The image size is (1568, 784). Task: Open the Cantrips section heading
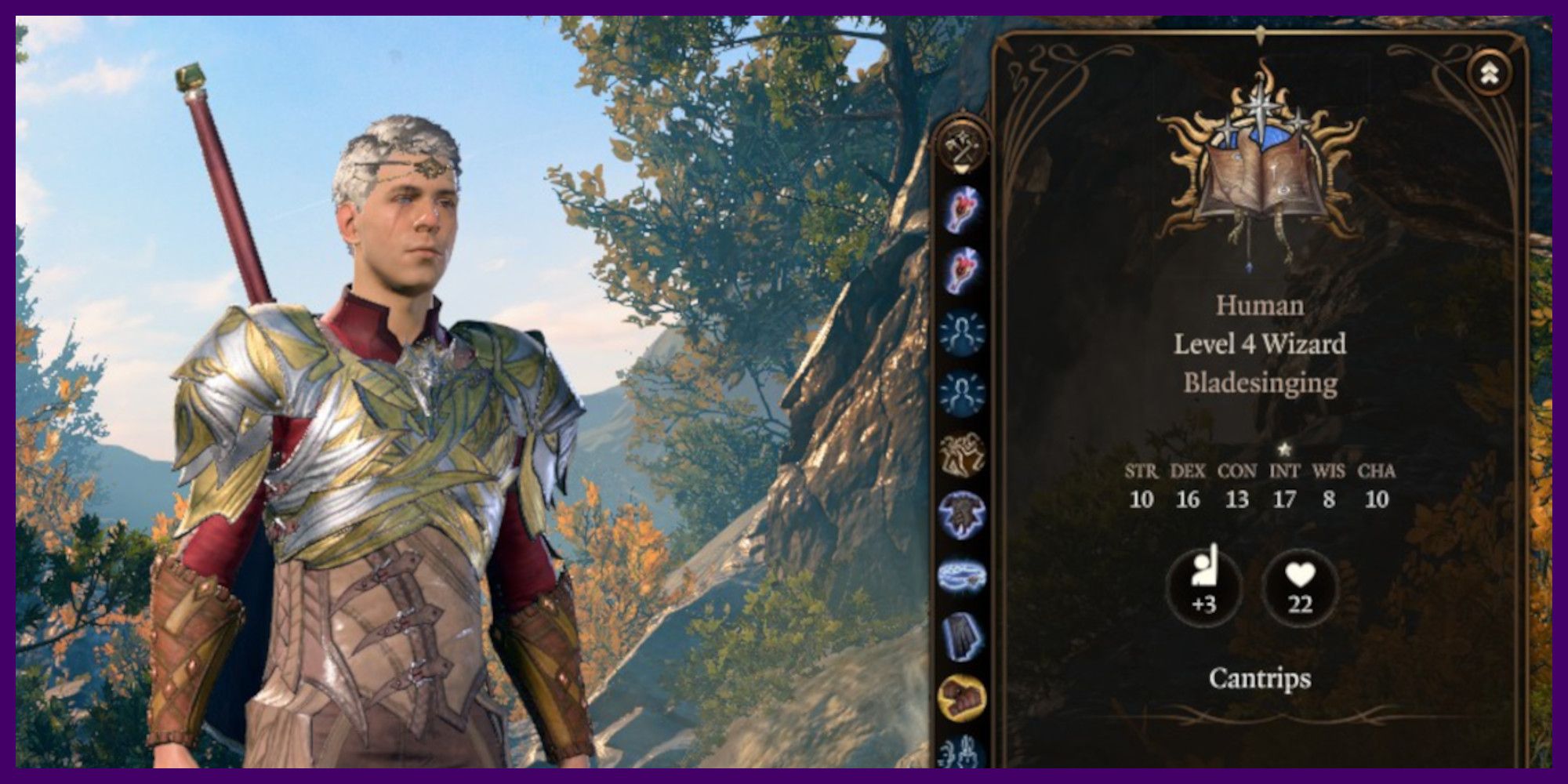(x=1259, y=678)
